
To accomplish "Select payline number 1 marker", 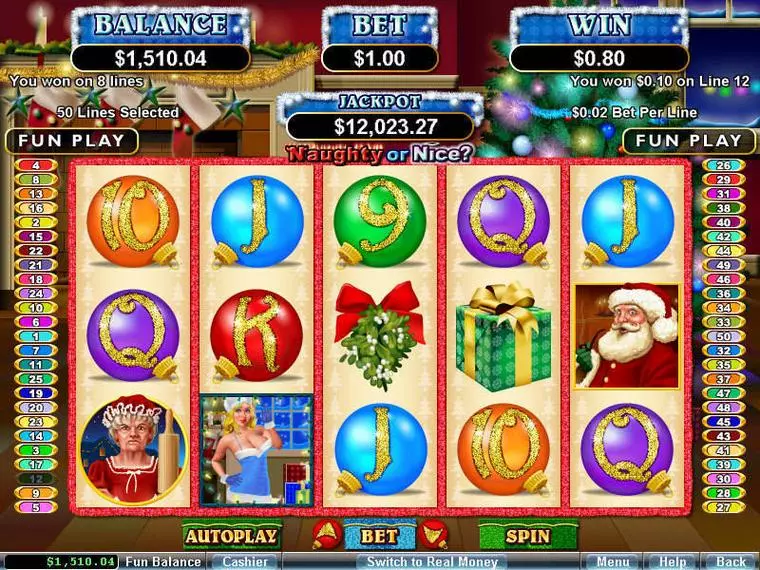I will click(x=36, y=337).
